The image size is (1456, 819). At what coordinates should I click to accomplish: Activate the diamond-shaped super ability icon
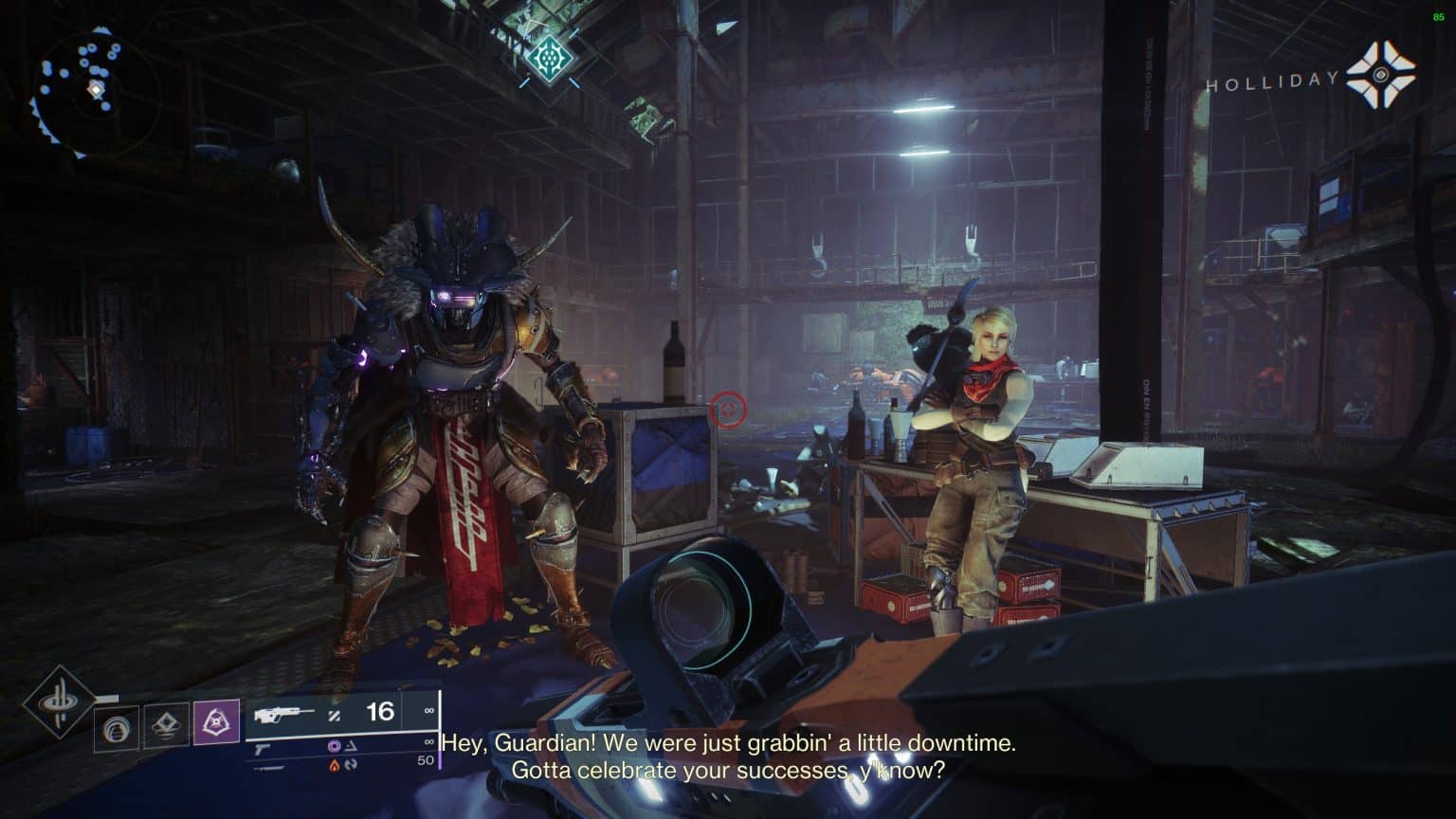pyautogui.click(x=59, y=702)
